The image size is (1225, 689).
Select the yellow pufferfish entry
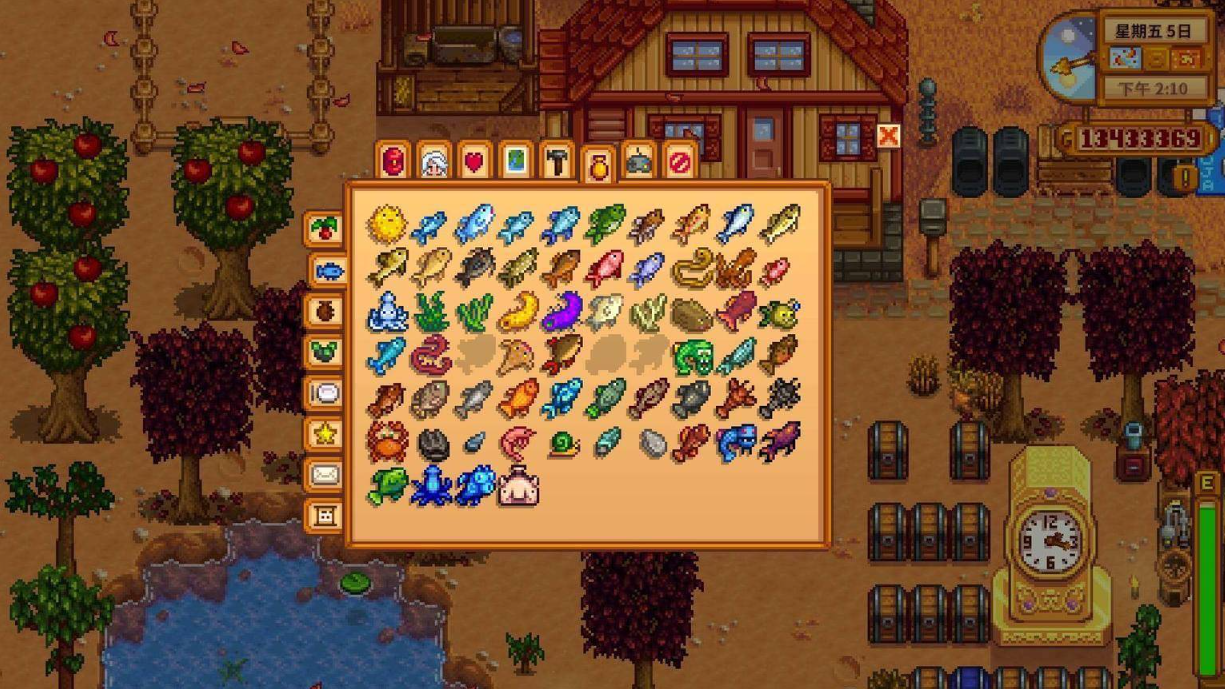click(386, 224)
